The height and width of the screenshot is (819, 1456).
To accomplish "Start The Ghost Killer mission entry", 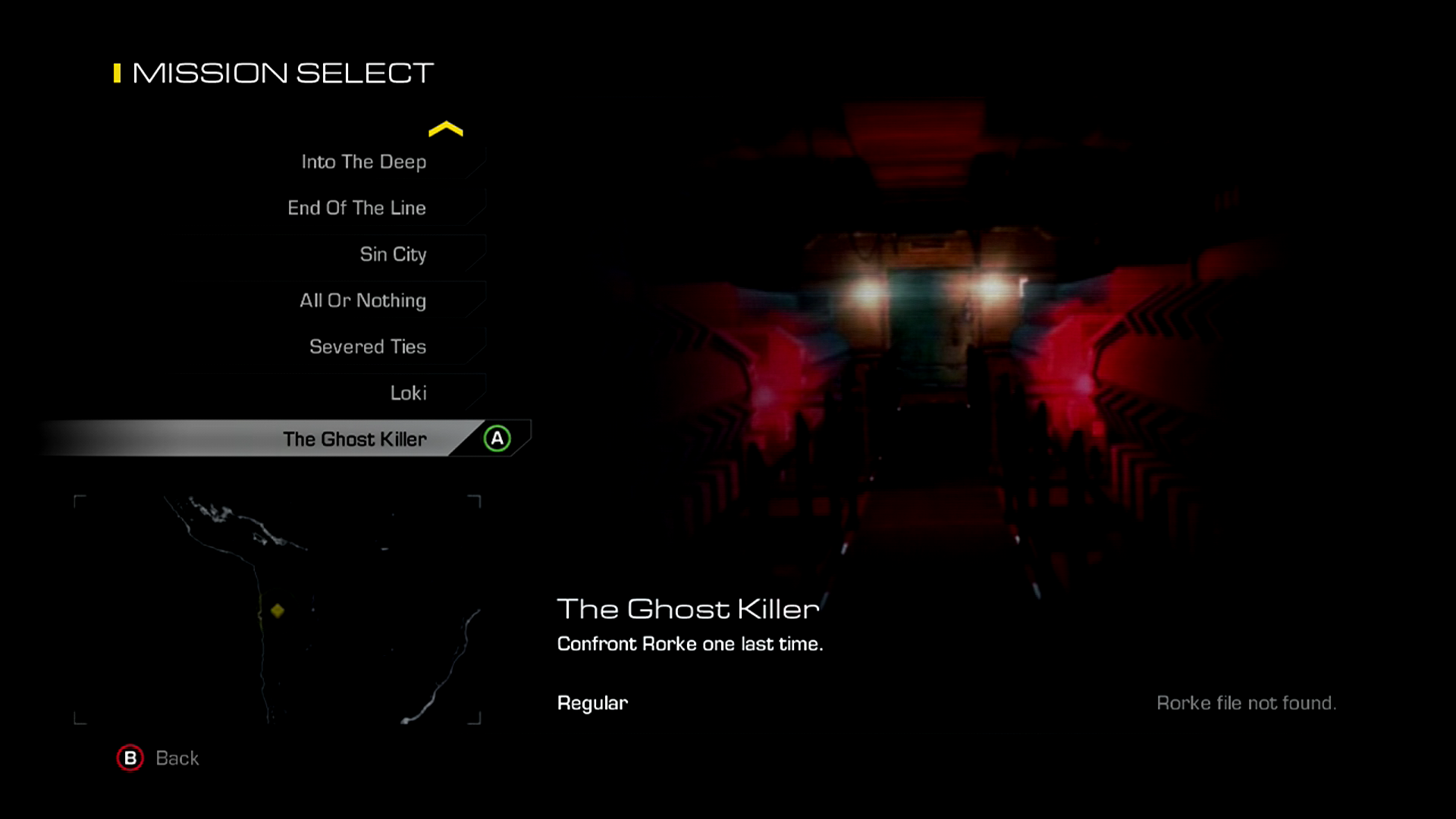I will pos(355,440).
